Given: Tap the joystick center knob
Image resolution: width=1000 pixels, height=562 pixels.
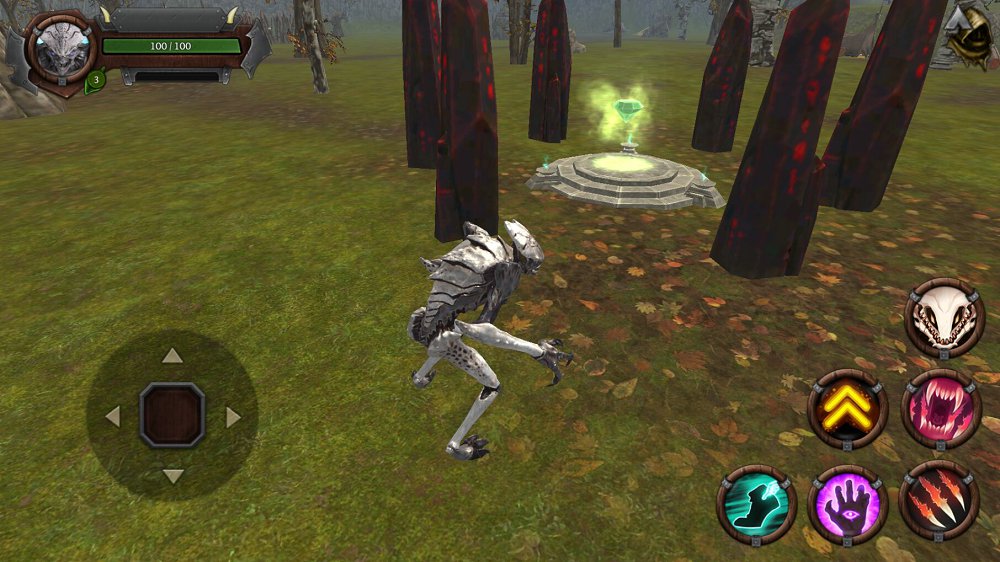Looking at the screenshot, I should tap(172, 415).
